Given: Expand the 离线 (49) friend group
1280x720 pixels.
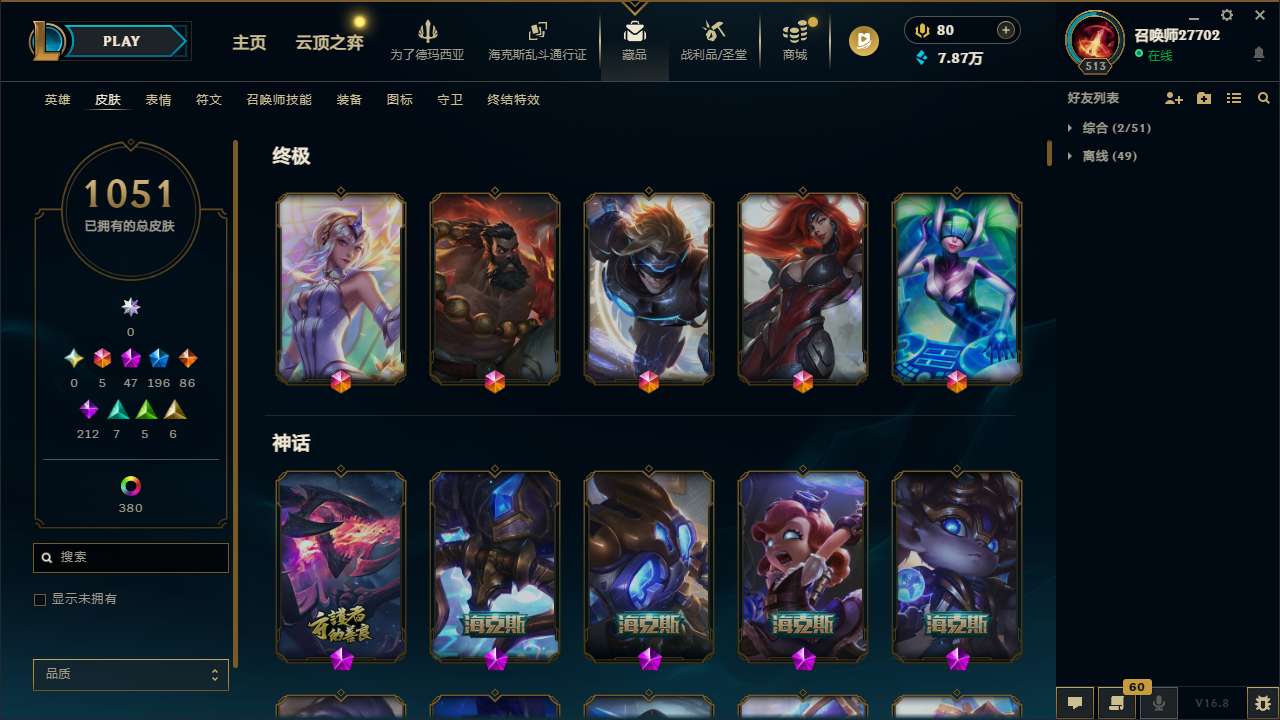Looking at the screenshot, I should coord(1106,156).
